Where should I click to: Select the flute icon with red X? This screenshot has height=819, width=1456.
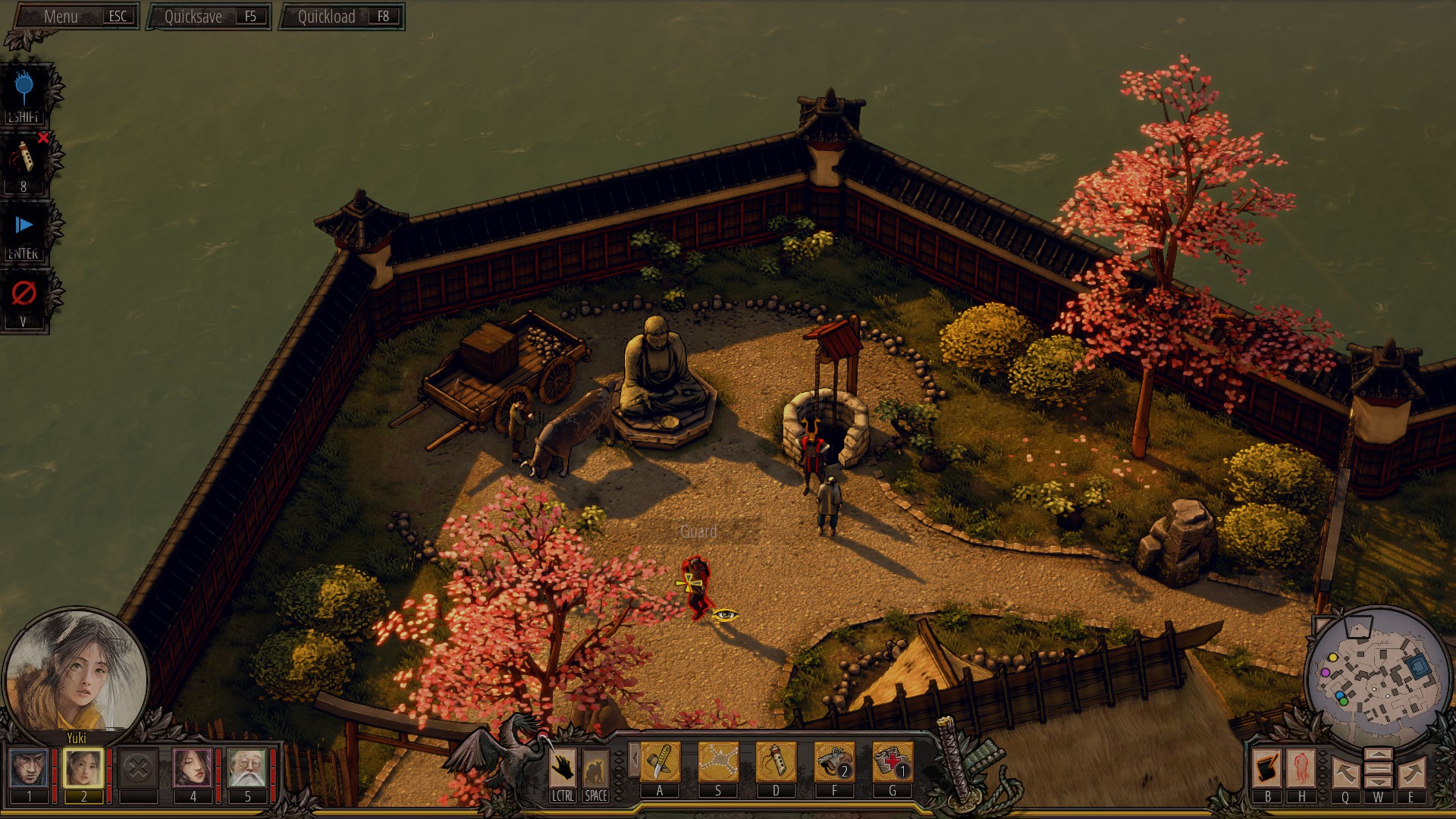click(24, 158)
